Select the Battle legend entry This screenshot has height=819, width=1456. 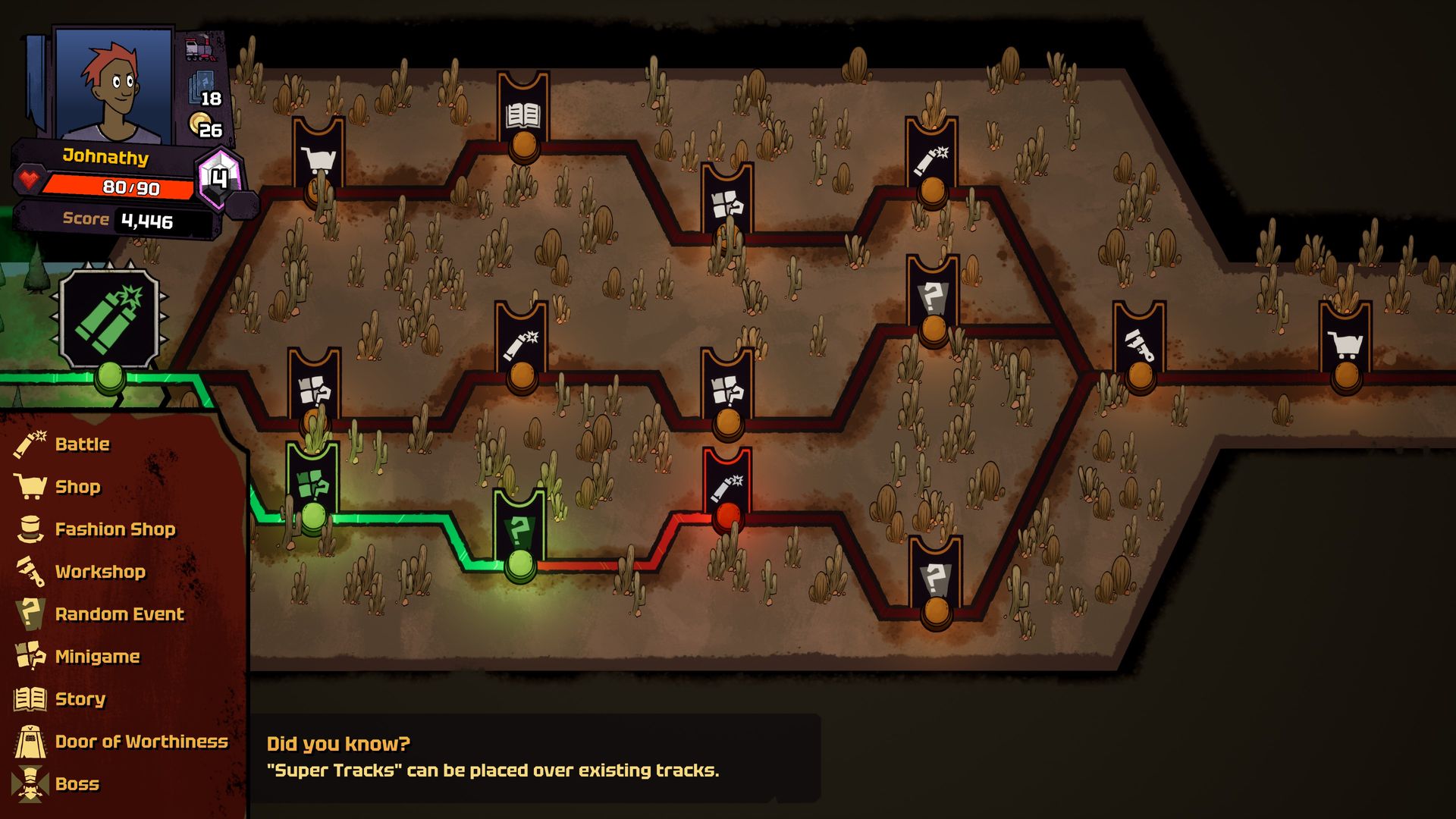[82, 444]
